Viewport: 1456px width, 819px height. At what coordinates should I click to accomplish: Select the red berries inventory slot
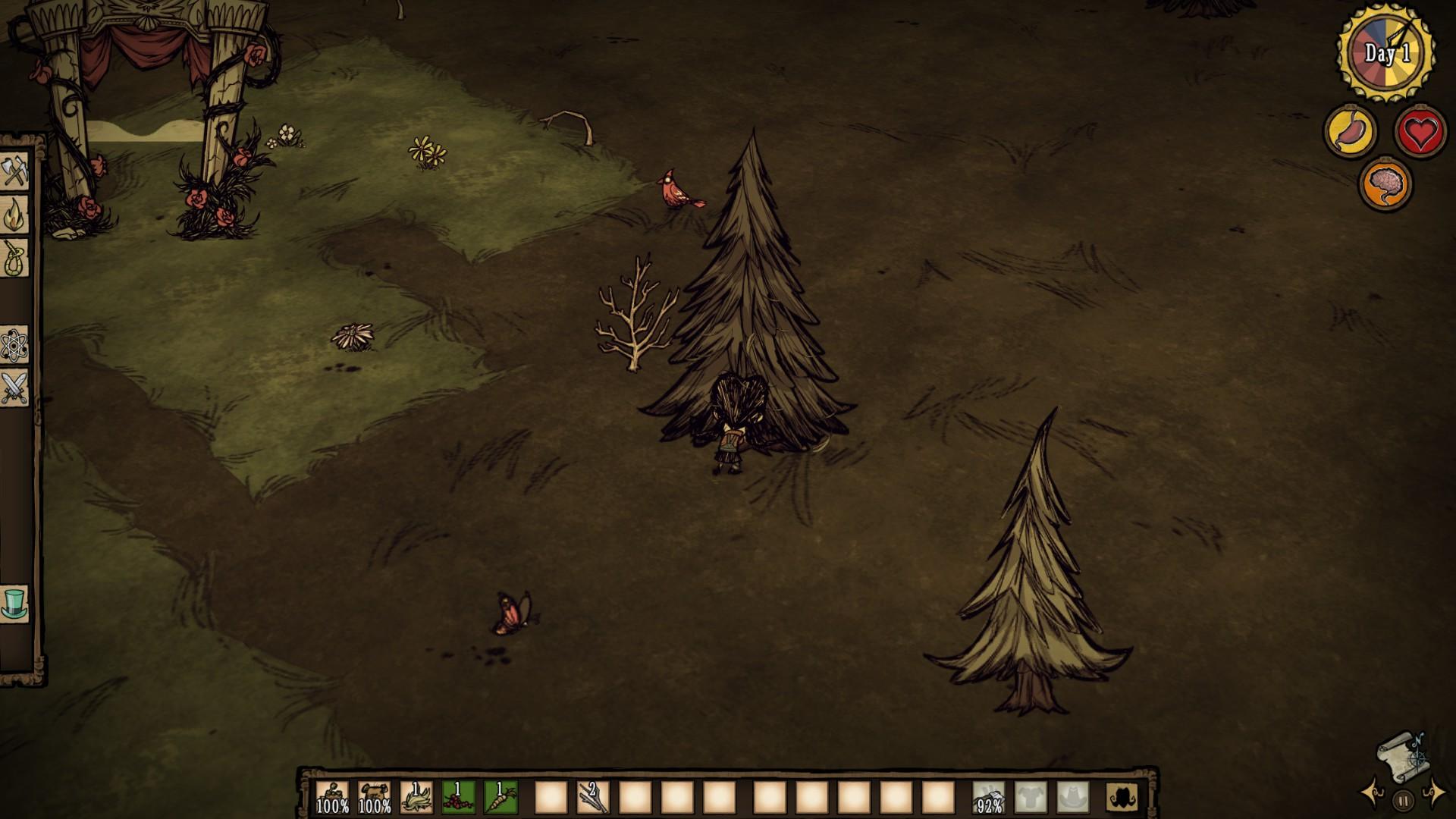(458, 797)
